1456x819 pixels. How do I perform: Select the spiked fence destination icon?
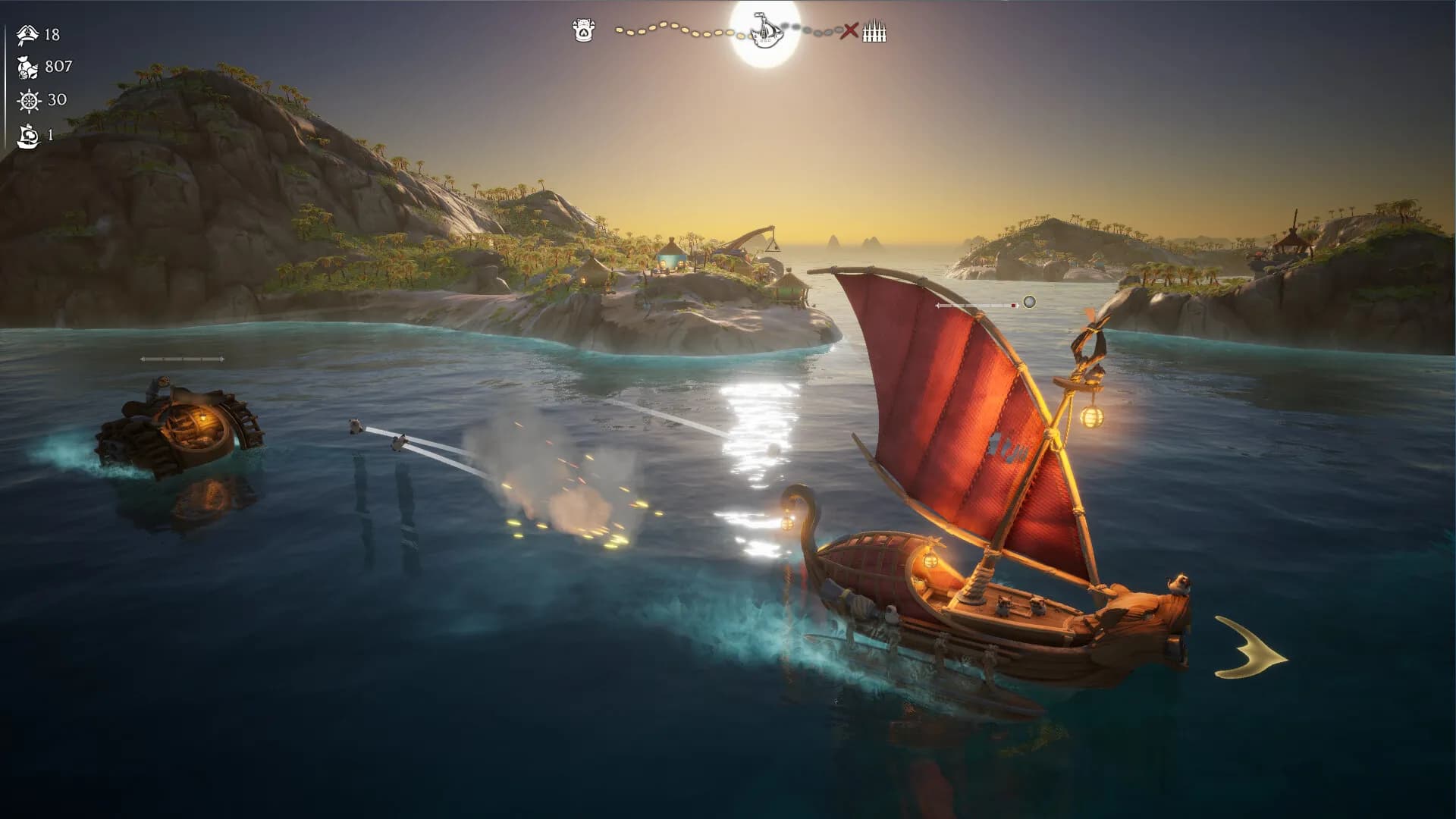(x=874, y=32)
